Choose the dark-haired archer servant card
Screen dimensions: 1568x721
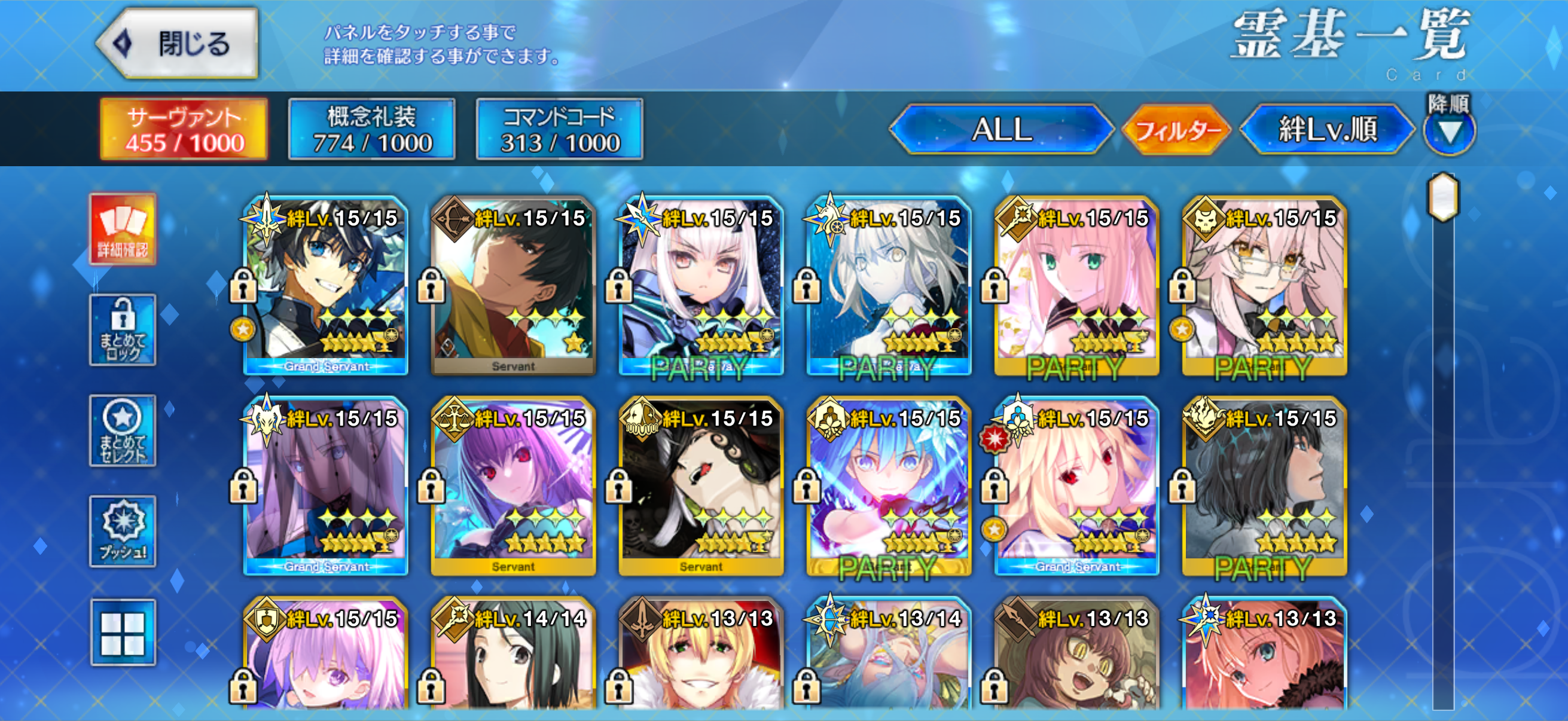[x=513, y=286]
